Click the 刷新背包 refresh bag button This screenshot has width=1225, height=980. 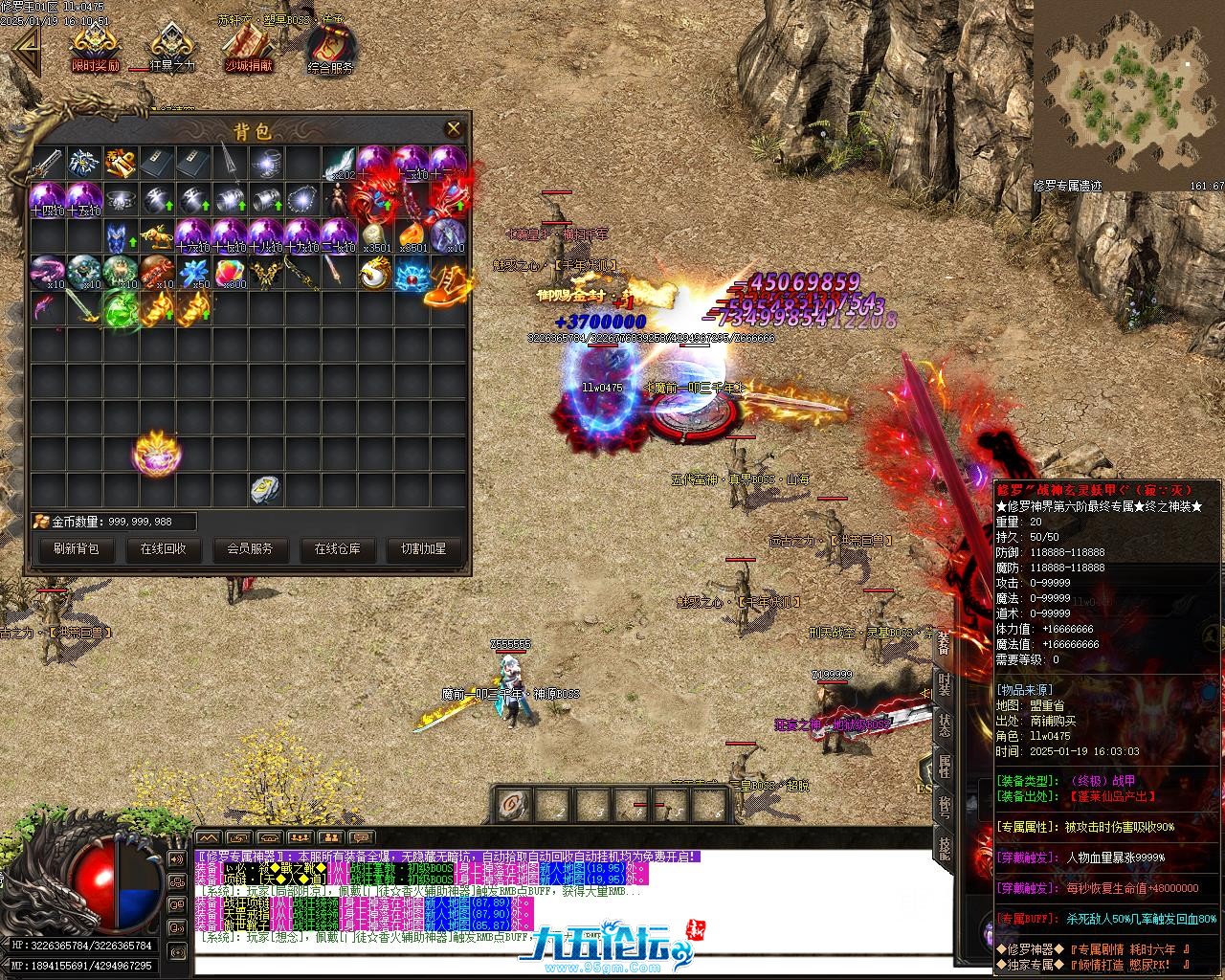pyautogui.click(x=77, y=549)
